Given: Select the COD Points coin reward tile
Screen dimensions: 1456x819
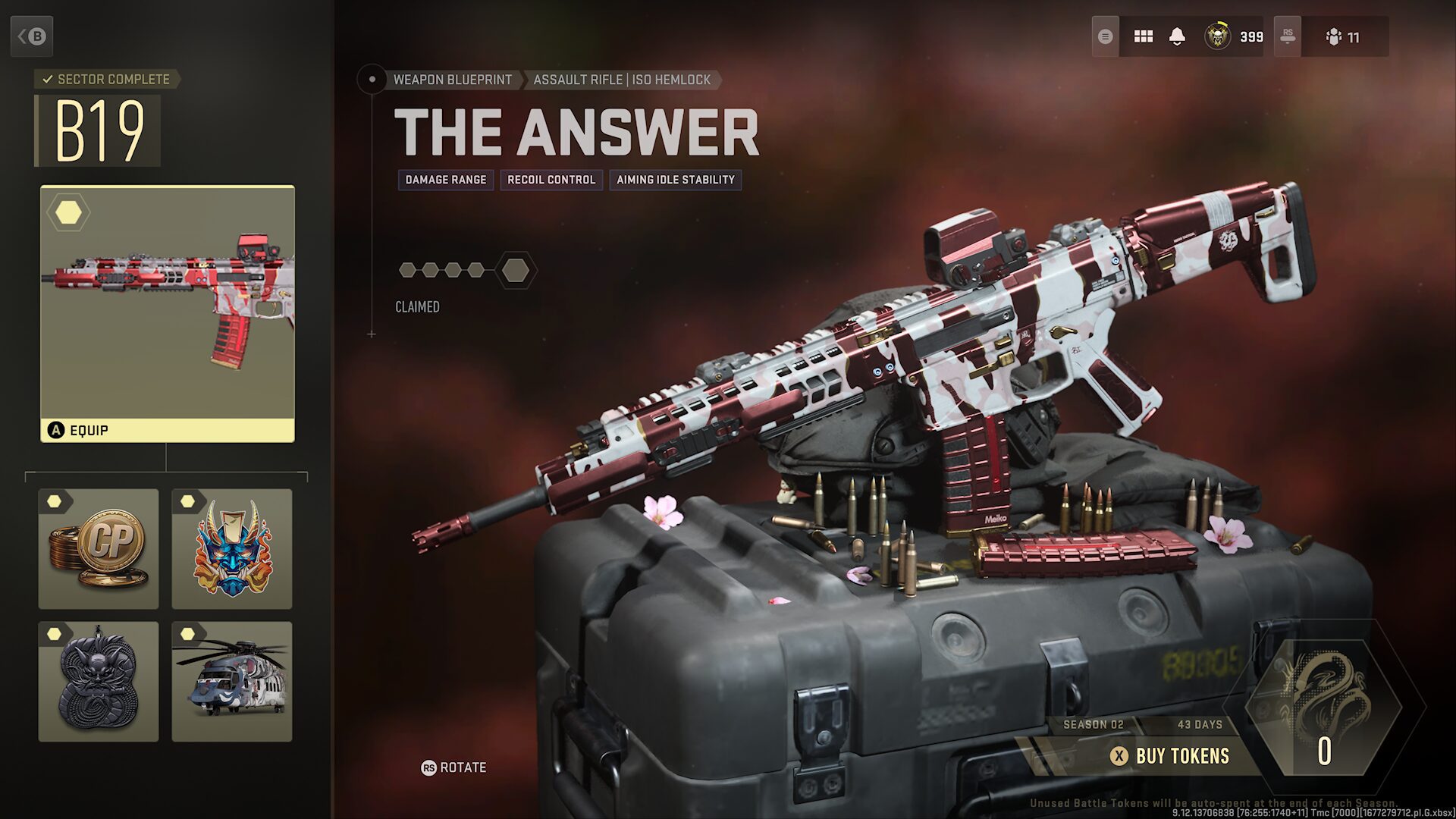Looking at the screenshot, I should pos(99,549).
